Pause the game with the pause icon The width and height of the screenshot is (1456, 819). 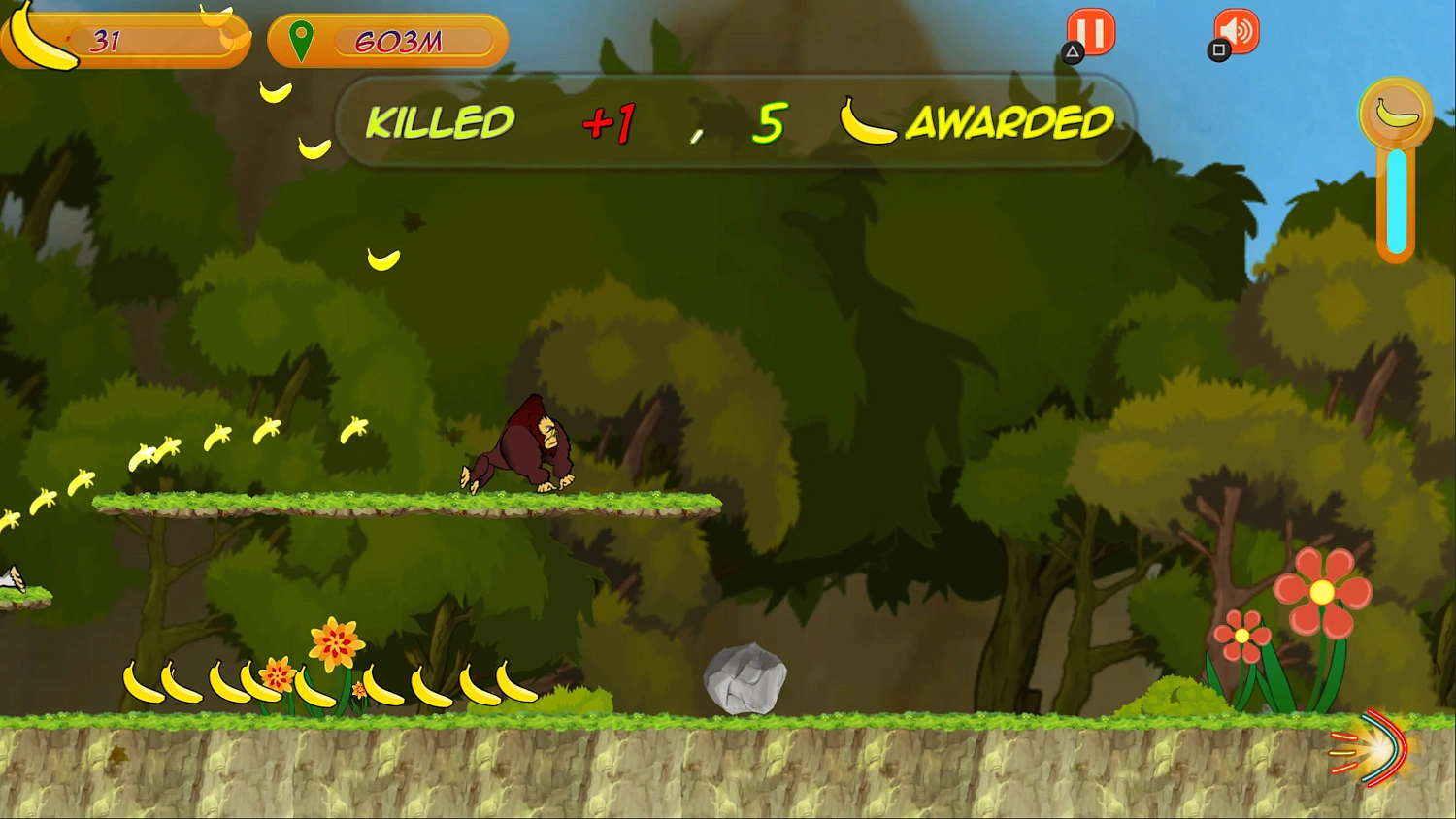pos(1089,32)
